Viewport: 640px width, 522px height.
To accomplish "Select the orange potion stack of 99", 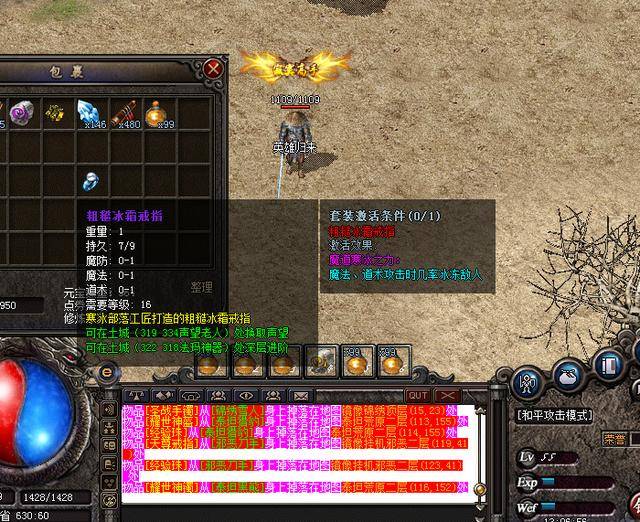I will (156, 114).
